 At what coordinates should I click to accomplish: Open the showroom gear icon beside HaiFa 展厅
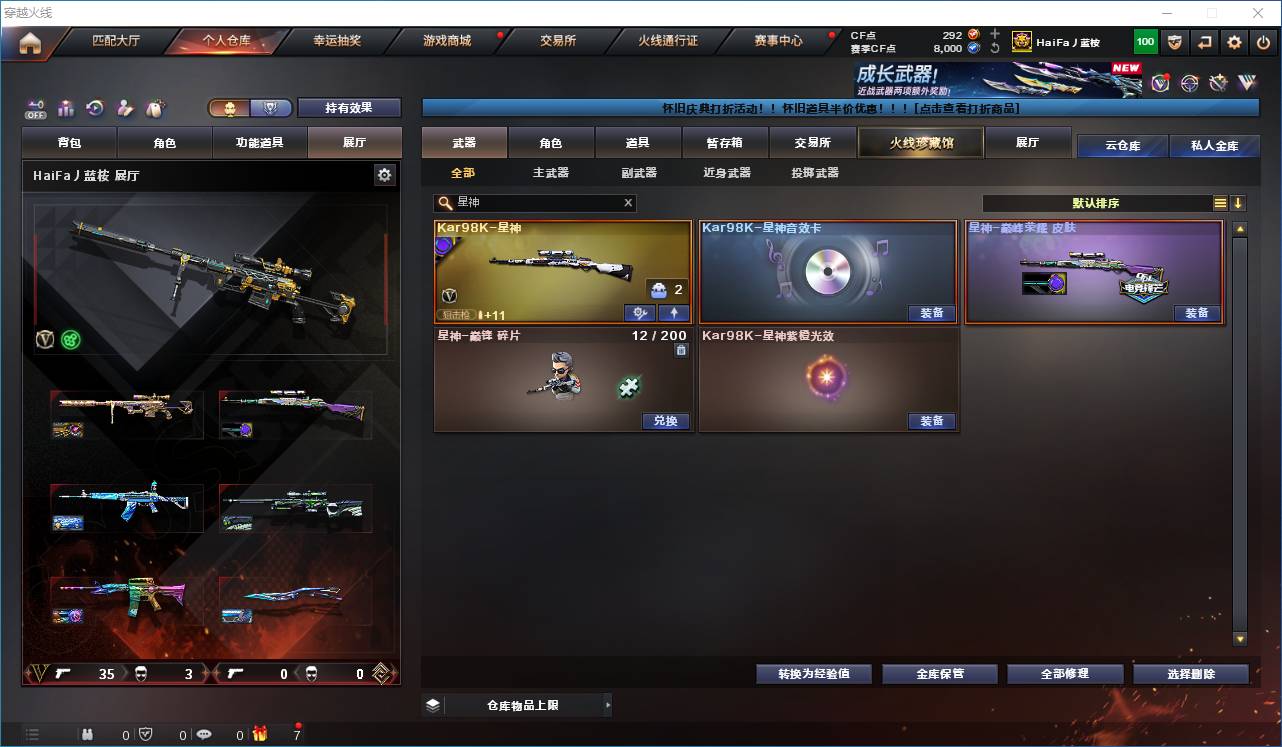pyautogui.click(x=385, y=174)
